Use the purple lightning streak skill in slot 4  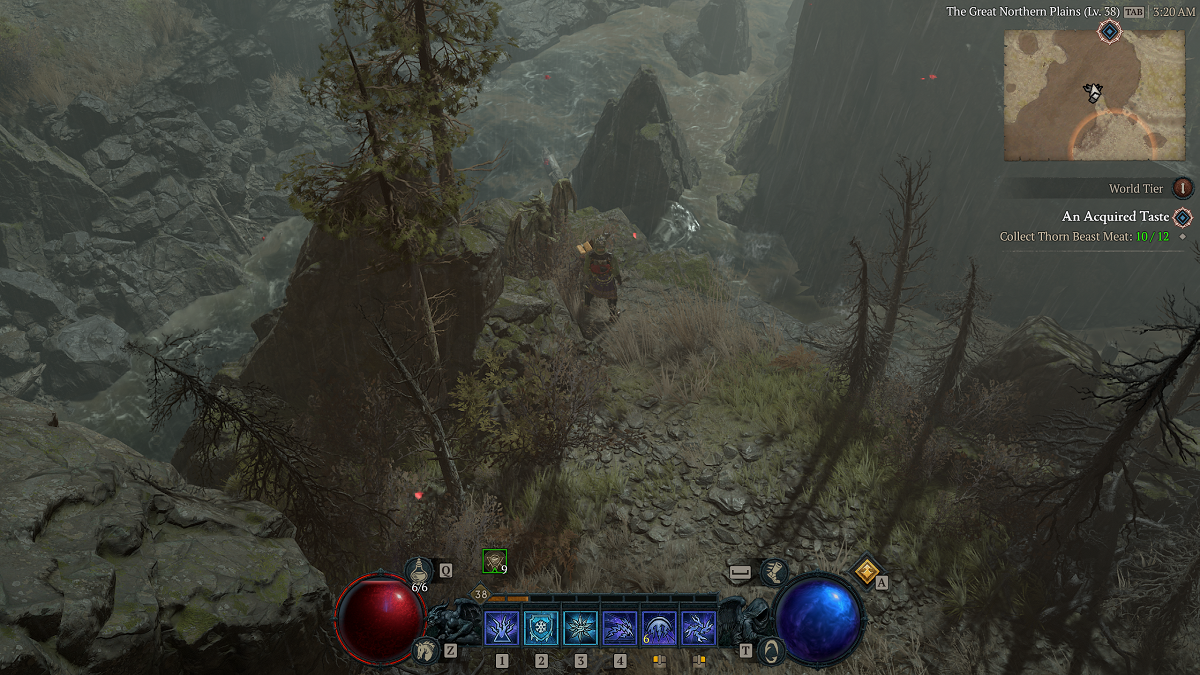[x=620, y=629]
